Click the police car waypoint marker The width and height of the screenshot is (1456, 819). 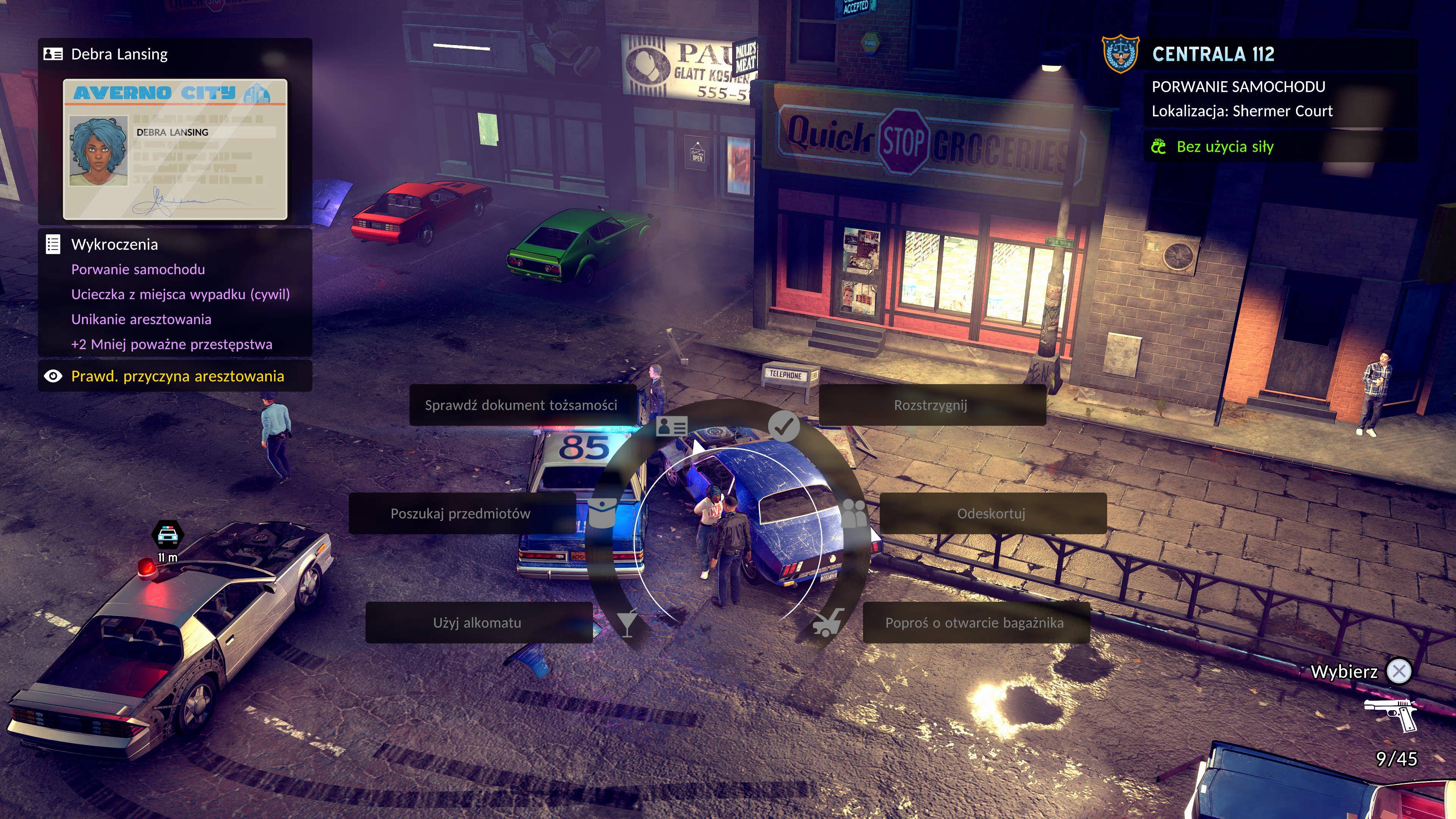(x=167, y=534)
